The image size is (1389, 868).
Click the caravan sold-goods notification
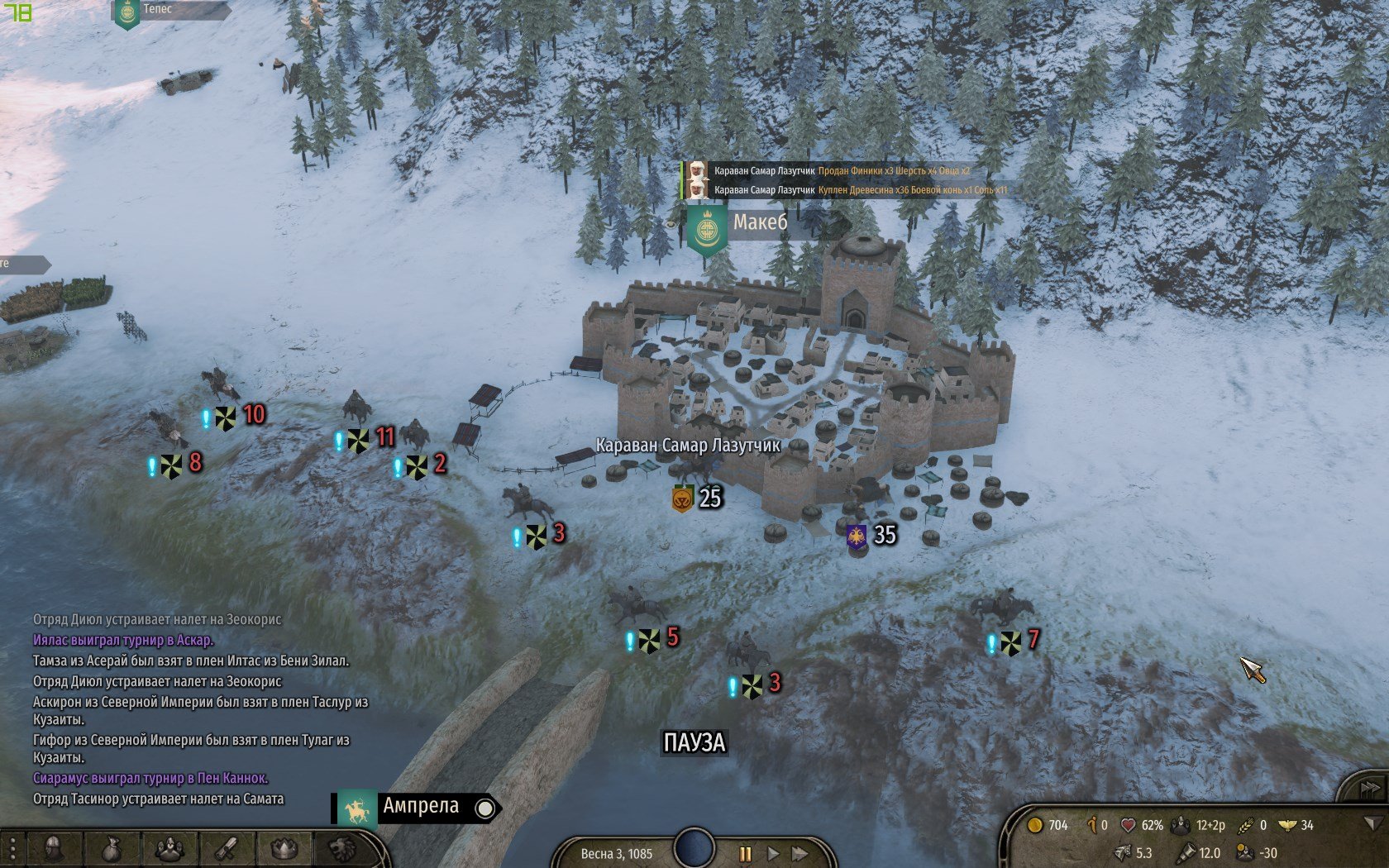pyautogui.click(x=841, y=171)
